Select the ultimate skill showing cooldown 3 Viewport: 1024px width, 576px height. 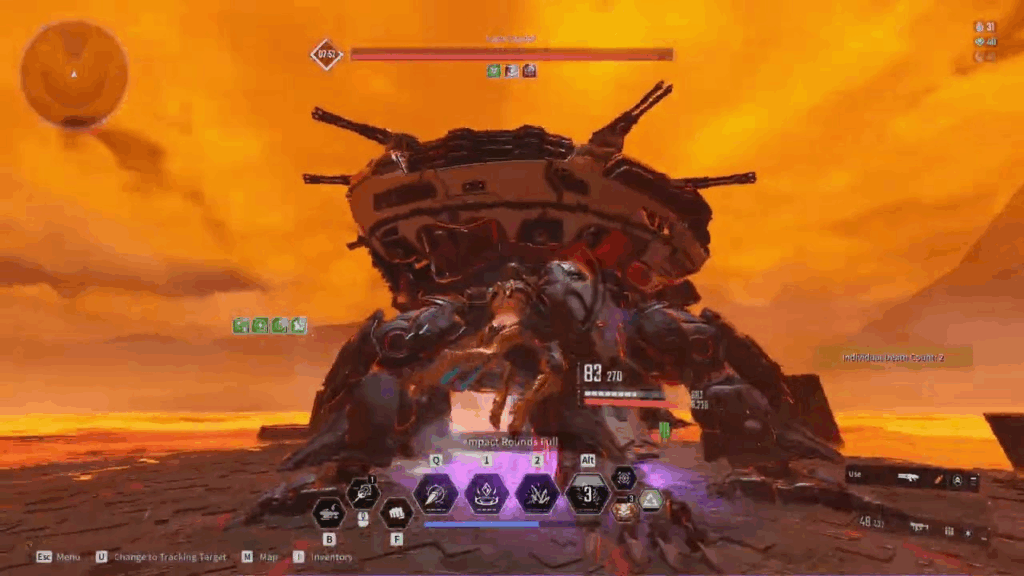pos(588,494)
